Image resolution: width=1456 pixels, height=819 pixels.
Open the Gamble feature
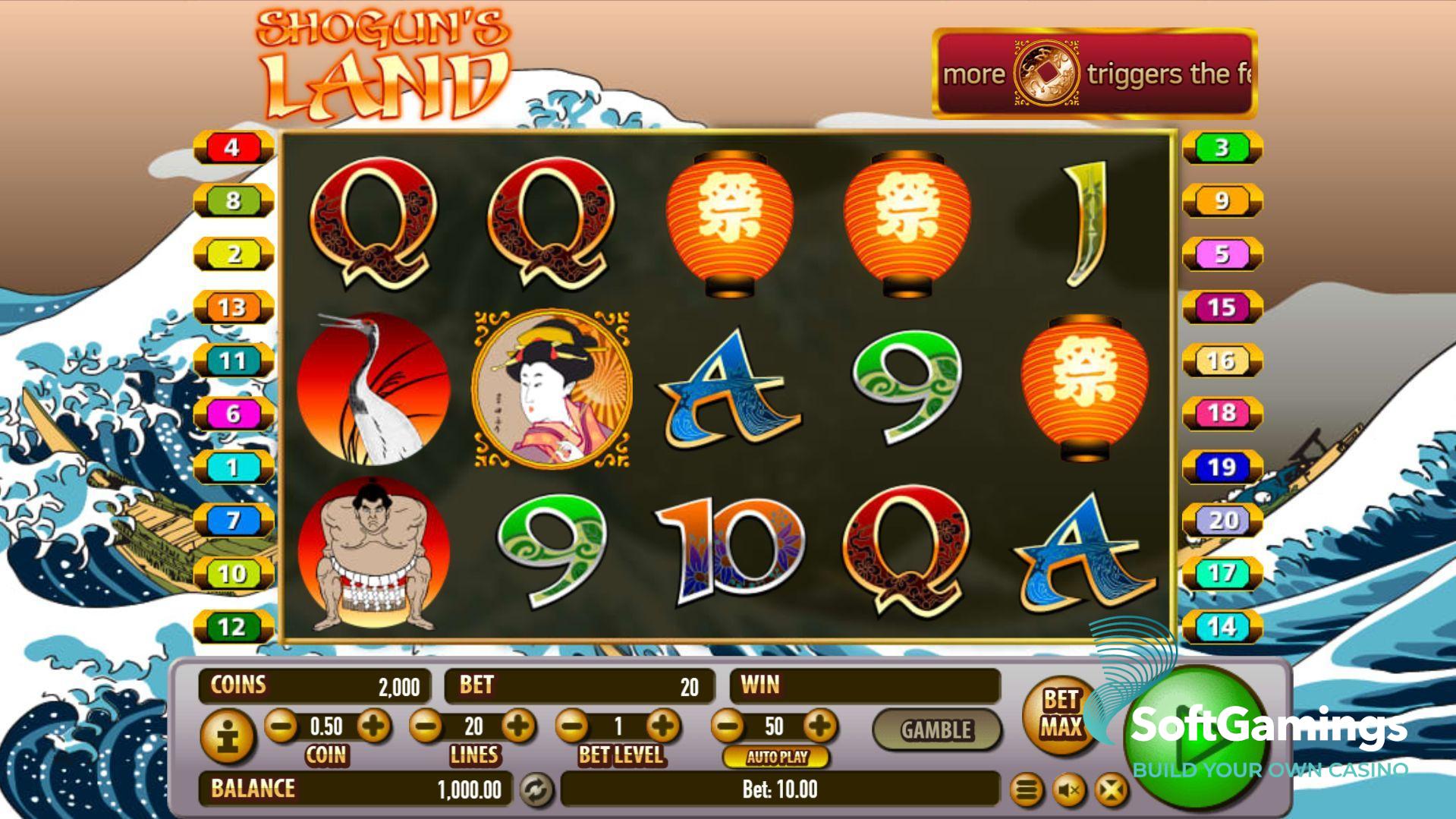936,729
